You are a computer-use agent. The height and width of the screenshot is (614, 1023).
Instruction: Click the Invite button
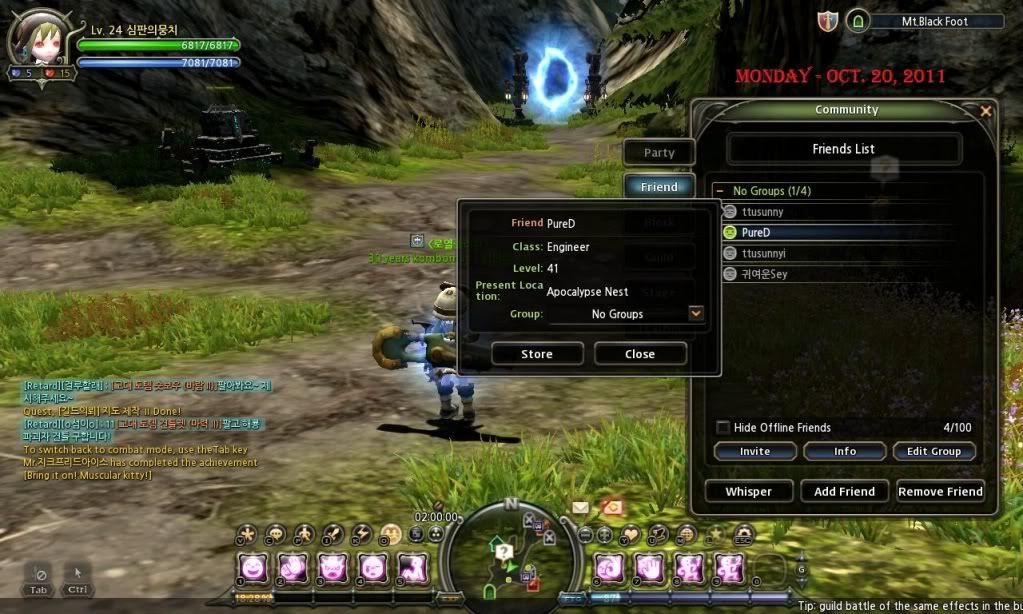click(x=754, y=451)
